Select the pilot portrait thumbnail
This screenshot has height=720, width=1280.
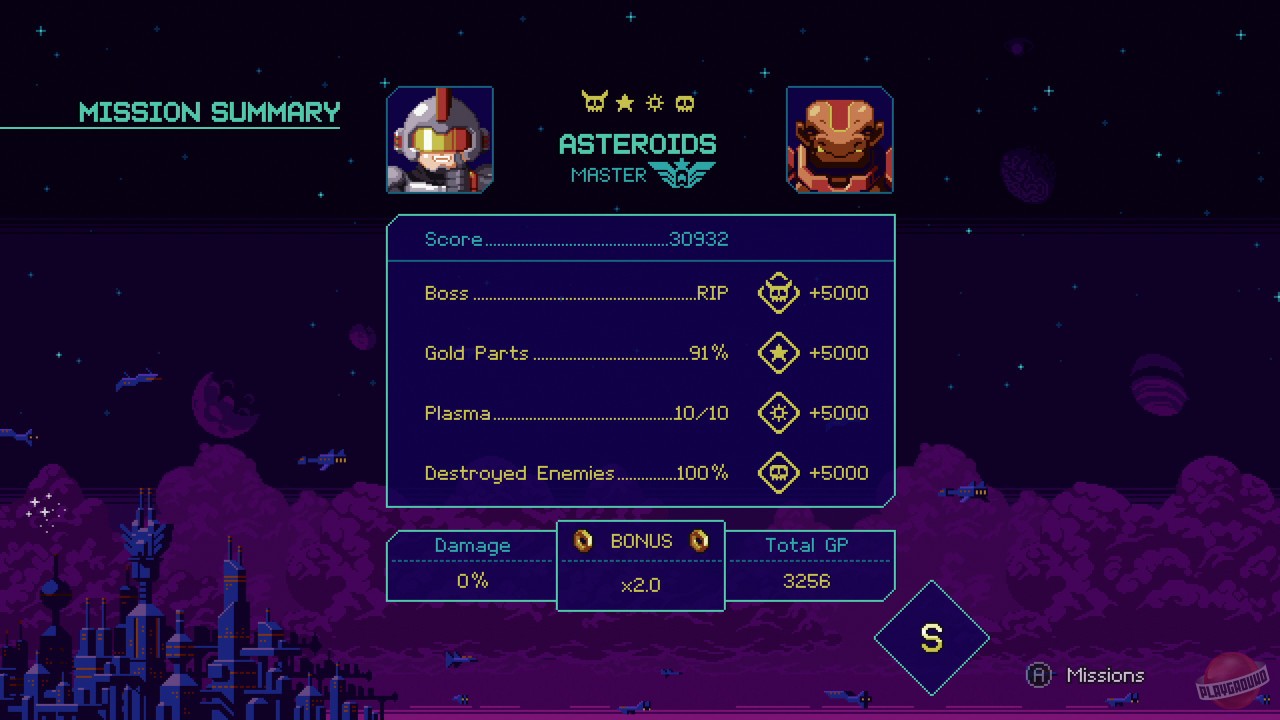[x=440, y=140]
